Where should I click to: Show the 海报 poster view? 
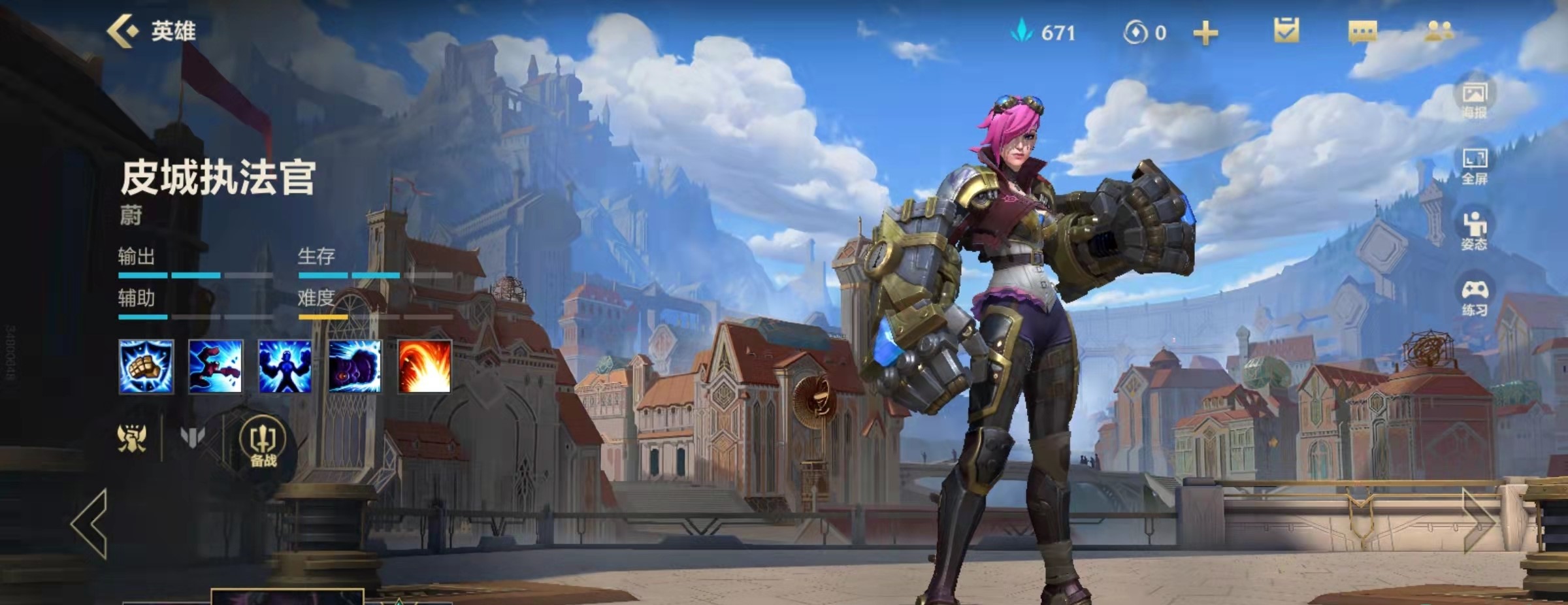click(1474, 99)
